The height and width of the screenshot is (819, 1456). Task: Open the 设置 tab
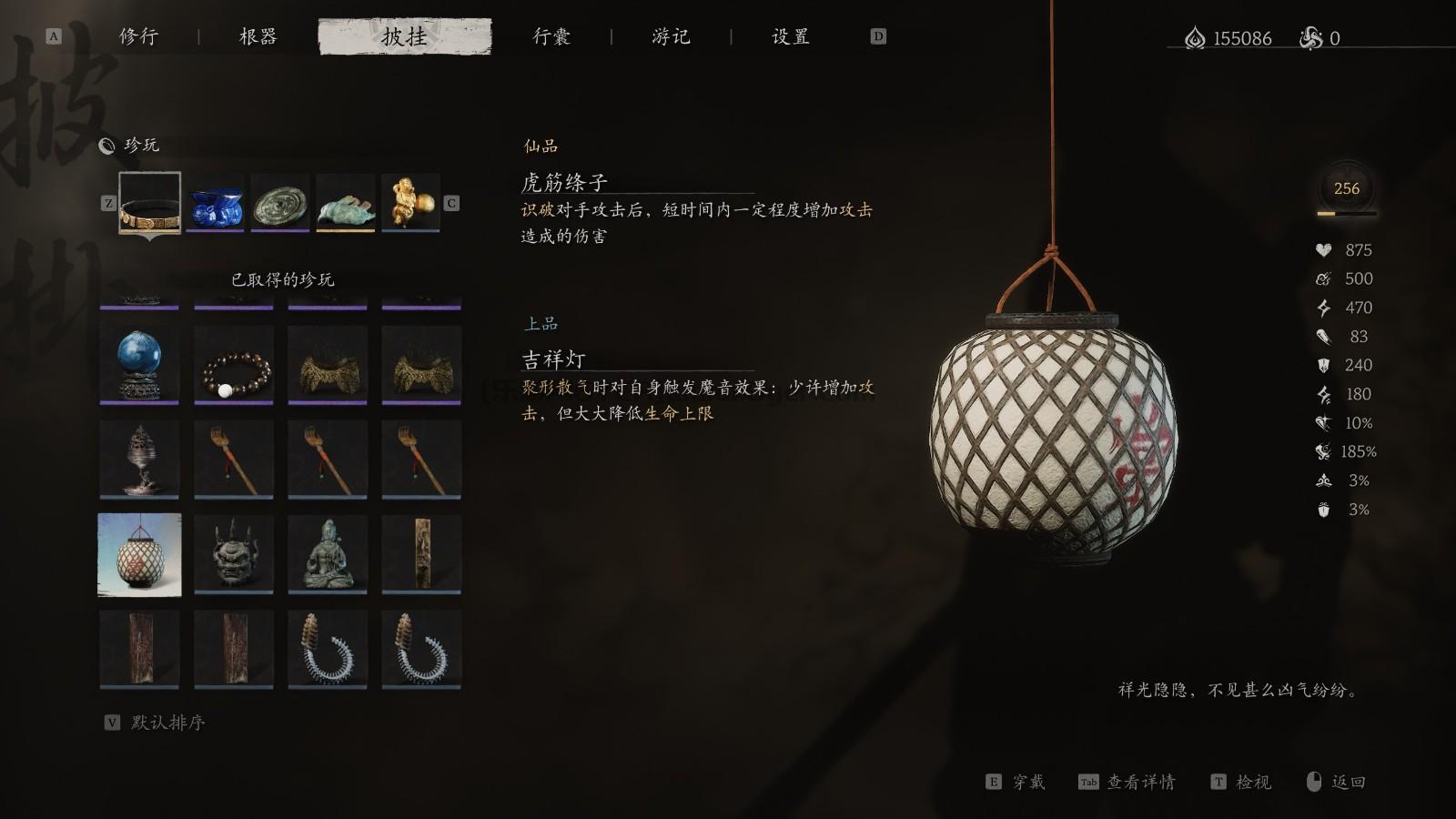pyautogui.click(x=791, y=37)
